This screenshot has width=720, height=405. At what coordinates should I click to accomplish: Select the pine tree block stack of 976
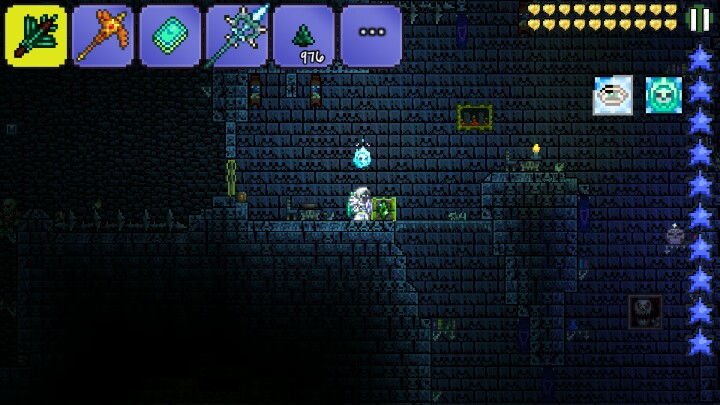pyautogui.click(x=304, y=36)
